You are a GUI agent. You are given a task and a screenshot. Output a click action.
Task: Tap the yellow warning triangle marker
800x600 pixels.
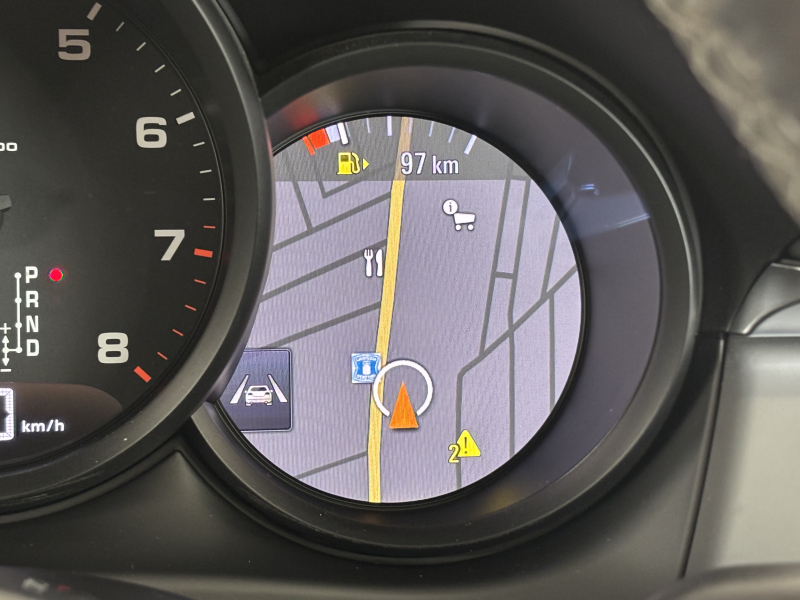pyautogui.click(x=467, y=446)
